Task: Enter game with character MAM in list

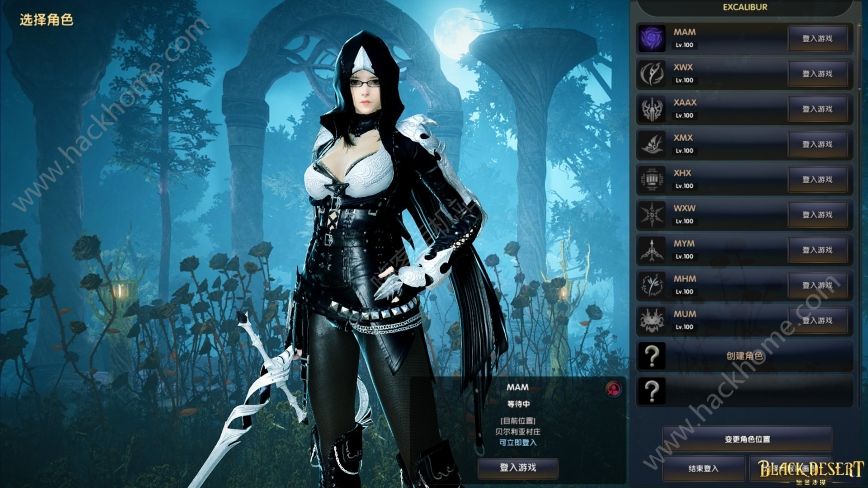Action: (818, 38)
